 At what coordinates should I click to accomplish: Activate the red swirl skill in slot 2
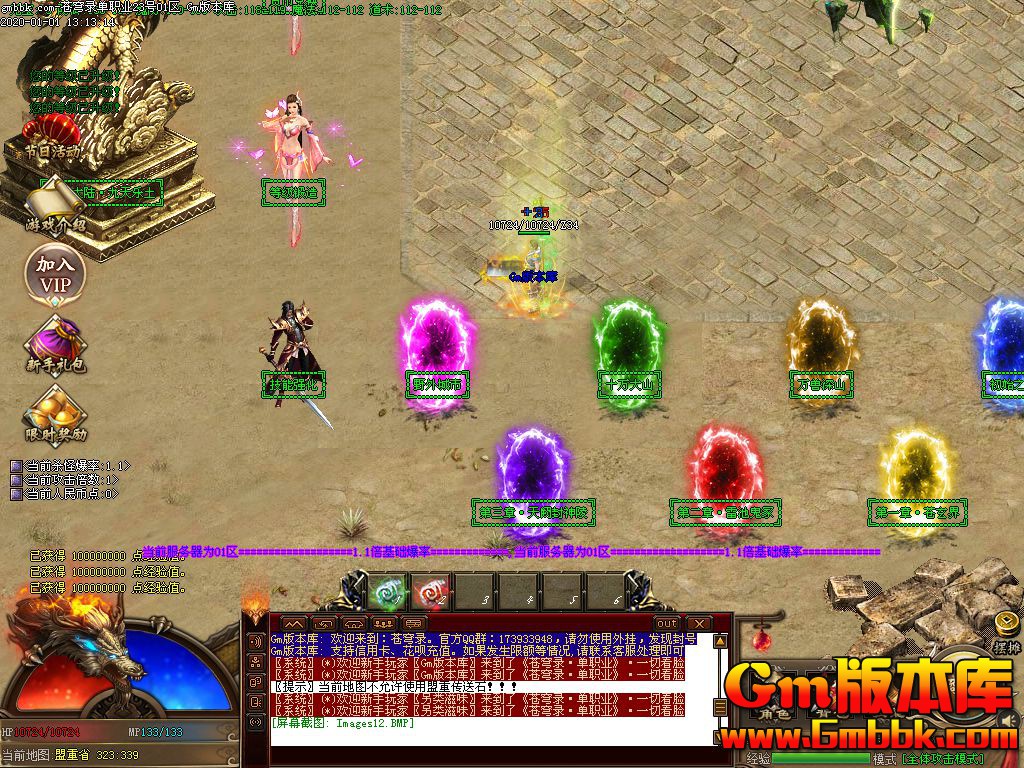tap(430, 591)
